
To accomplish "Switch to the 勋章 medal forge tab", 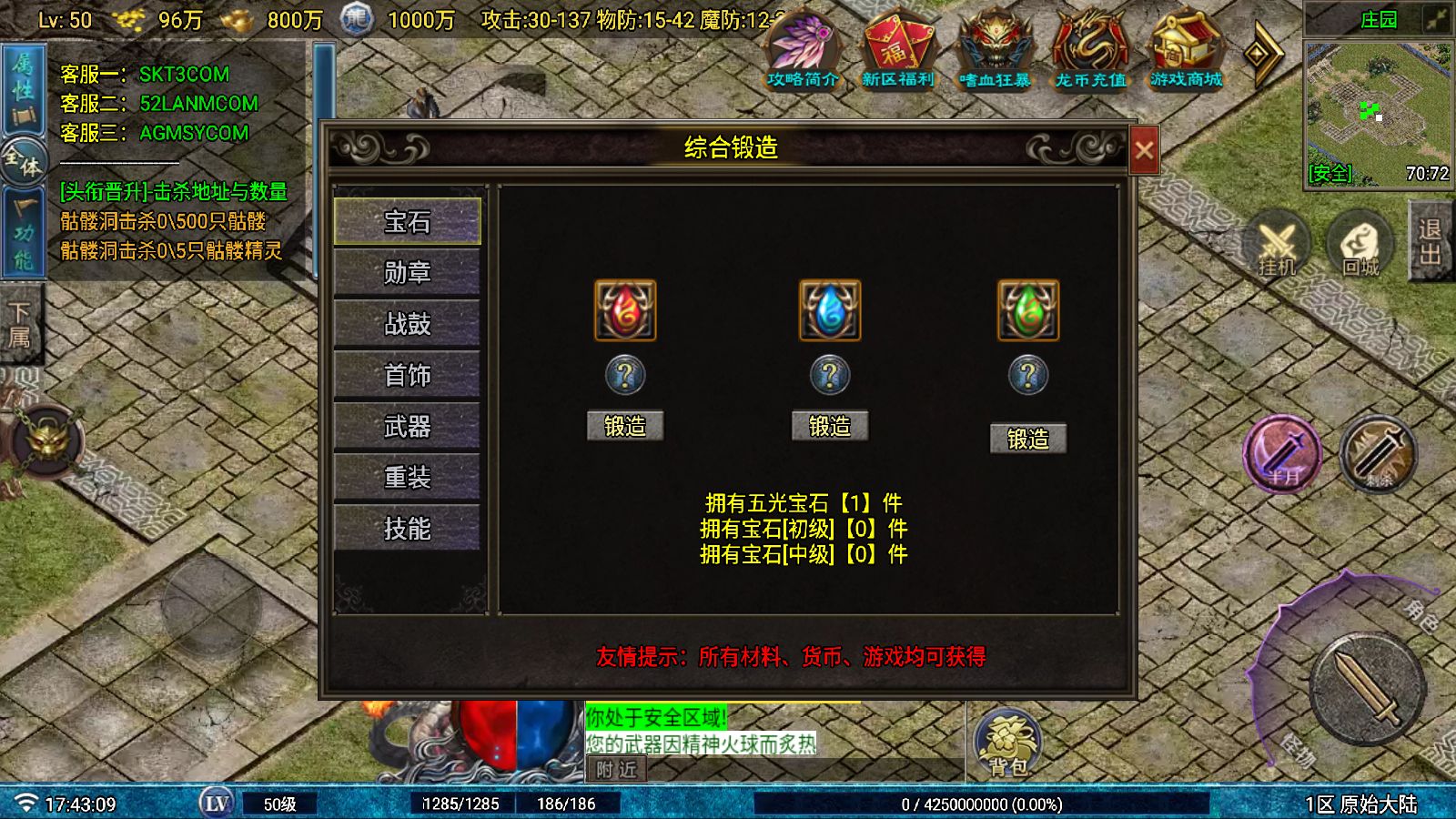I will click(407, 272).
